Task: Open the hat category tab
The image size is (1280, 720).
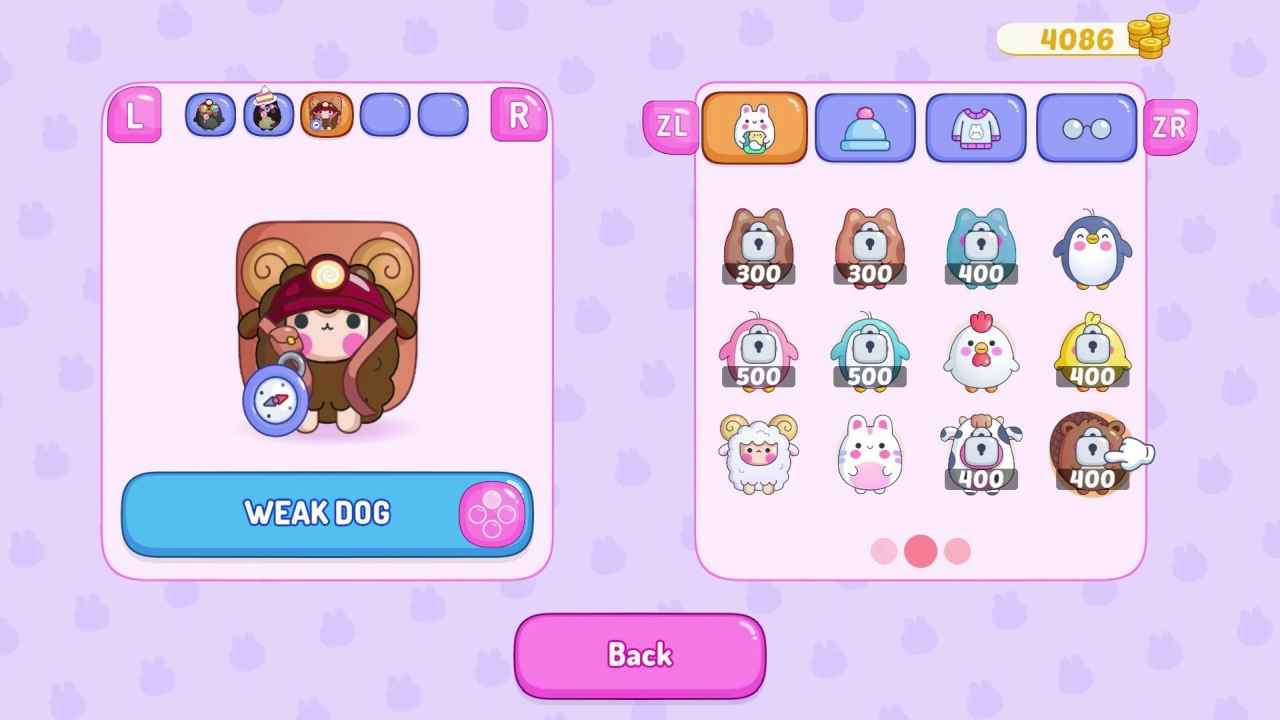Action: [x=865, y=128]
